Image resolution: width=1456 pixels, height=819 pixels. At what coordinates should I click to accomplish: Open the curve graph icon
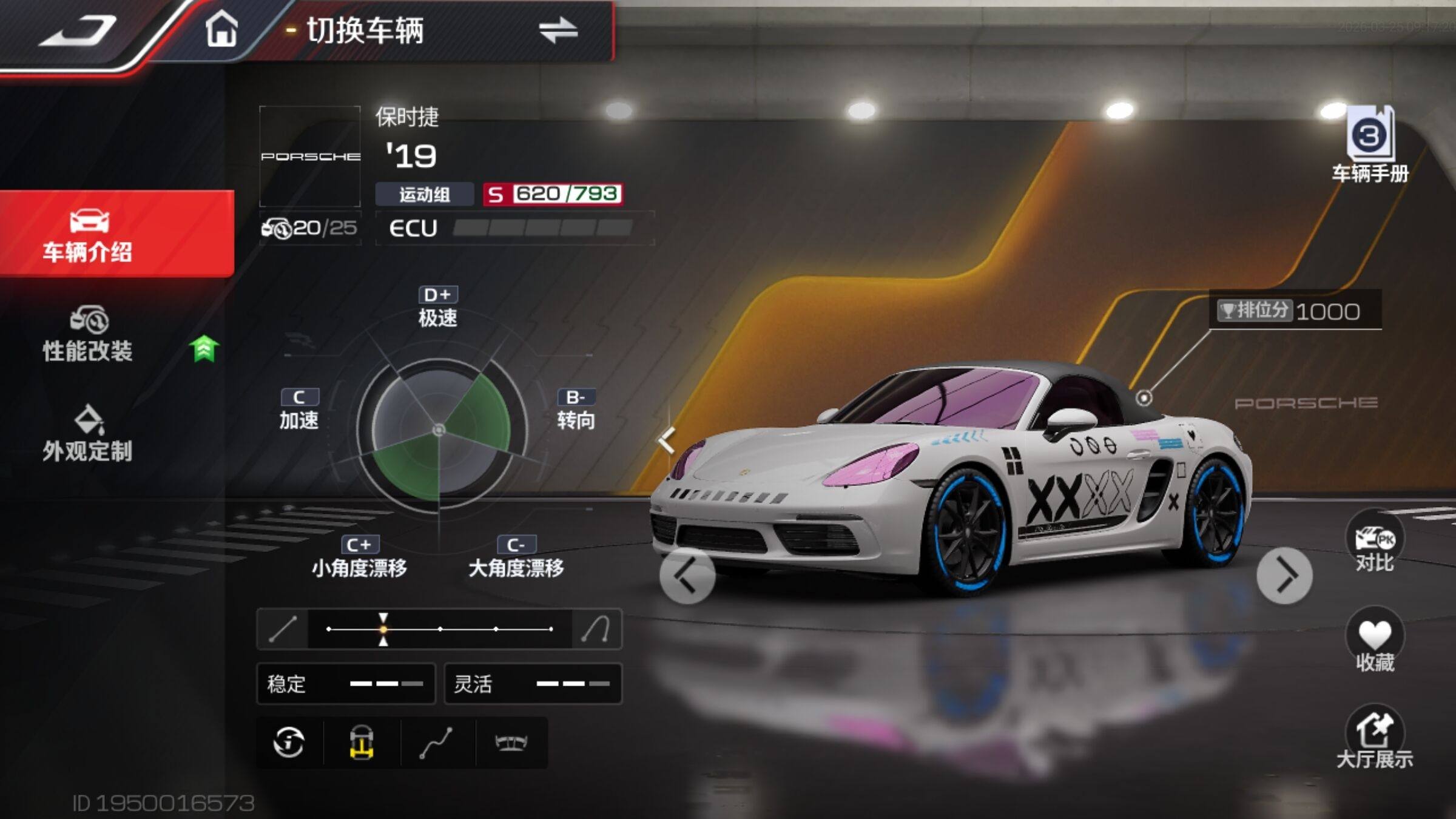[x=436, y=742]
